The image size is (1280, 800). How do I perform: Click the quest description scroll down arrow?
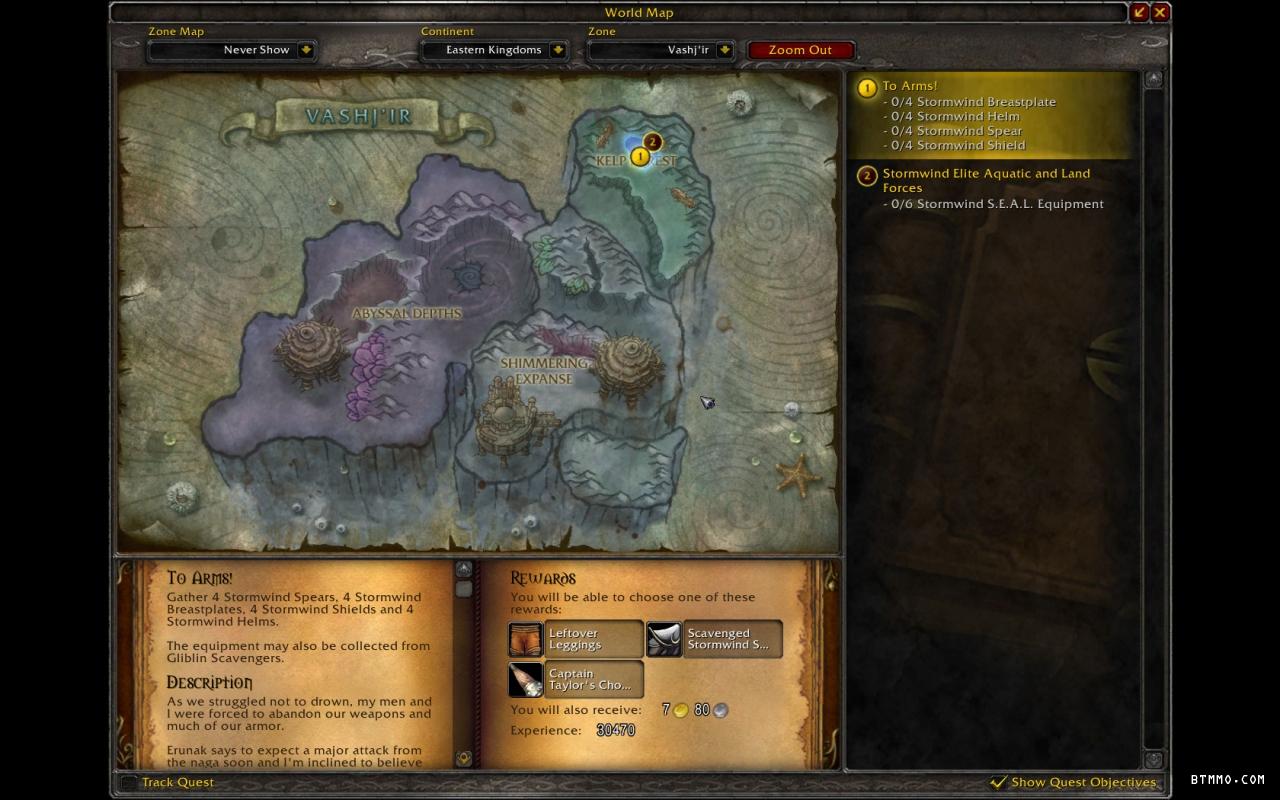[x=464, y=758]
